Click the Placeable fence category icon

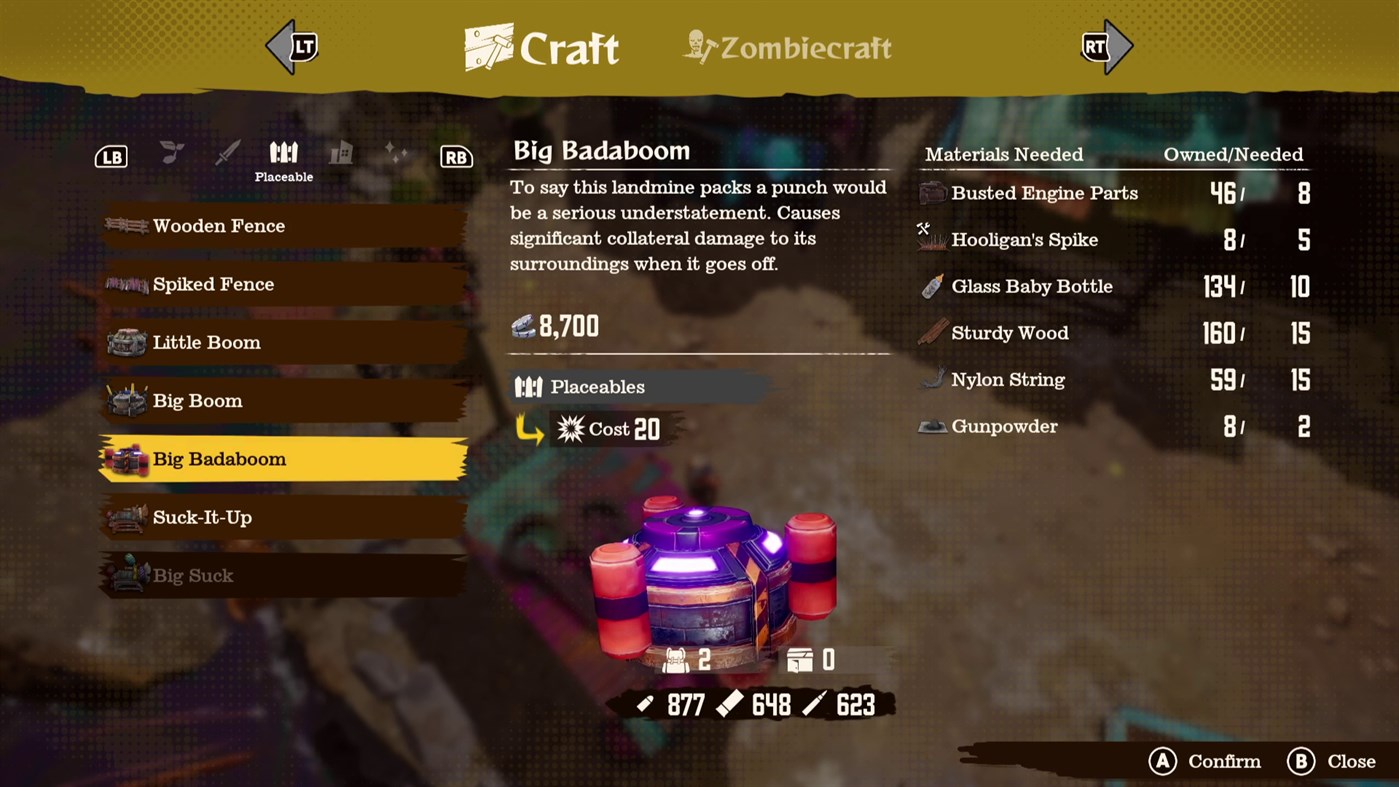click(x=284, y=150)
